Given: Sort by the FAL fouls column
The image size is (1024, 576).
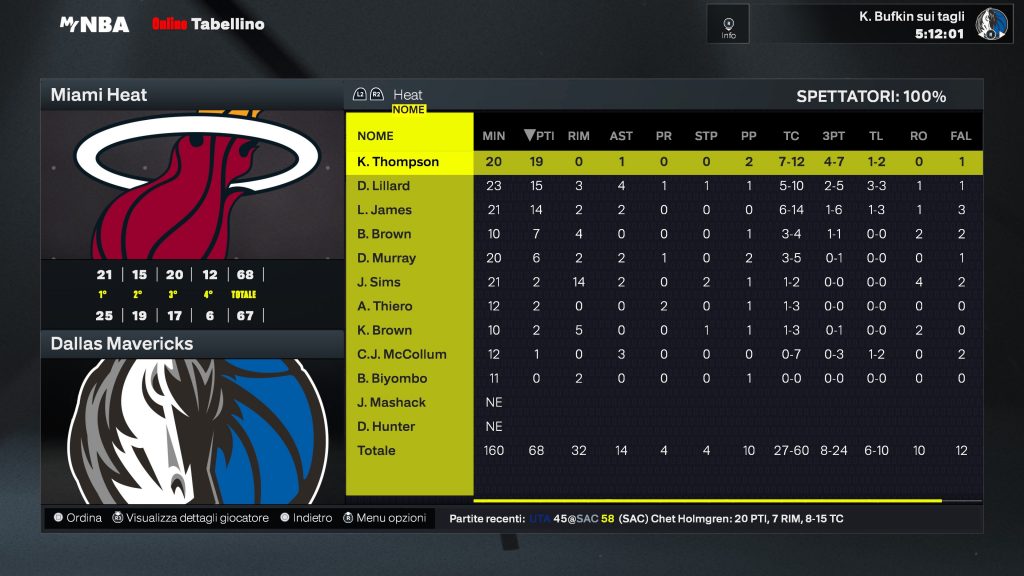Looking at the screenshot, I should (961, 136).
